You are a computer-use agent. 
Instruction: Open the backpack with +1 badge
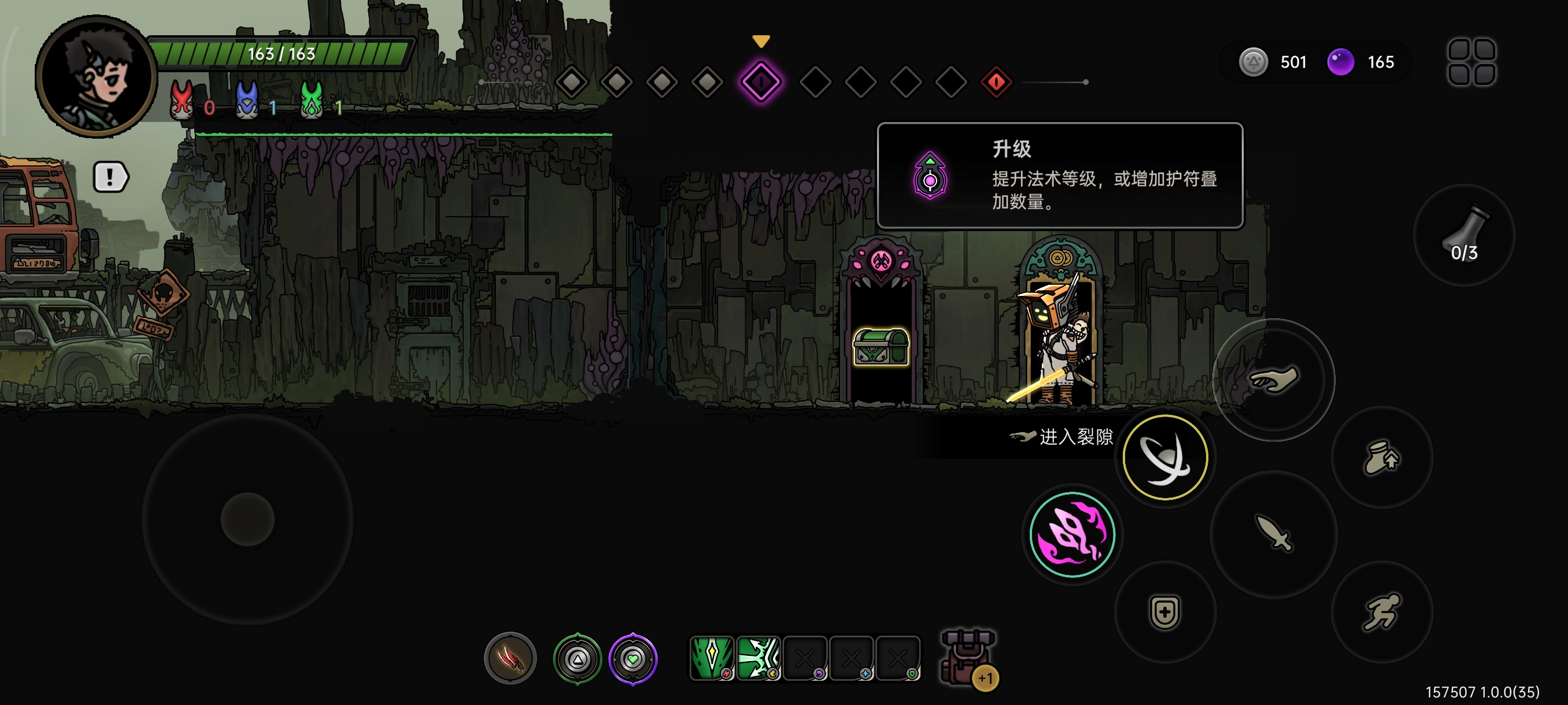tap(967, 658)
